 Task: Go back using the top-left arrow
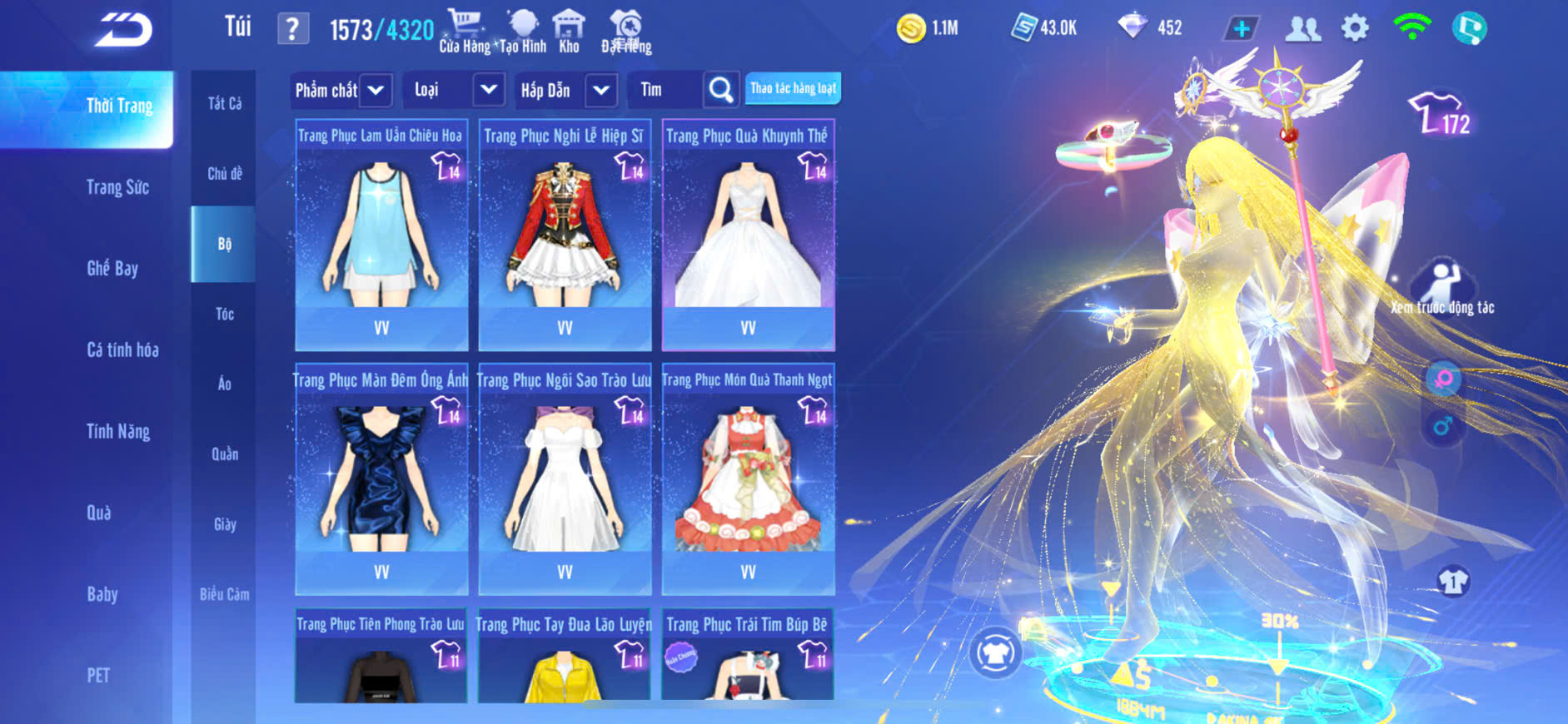(123, 31)
